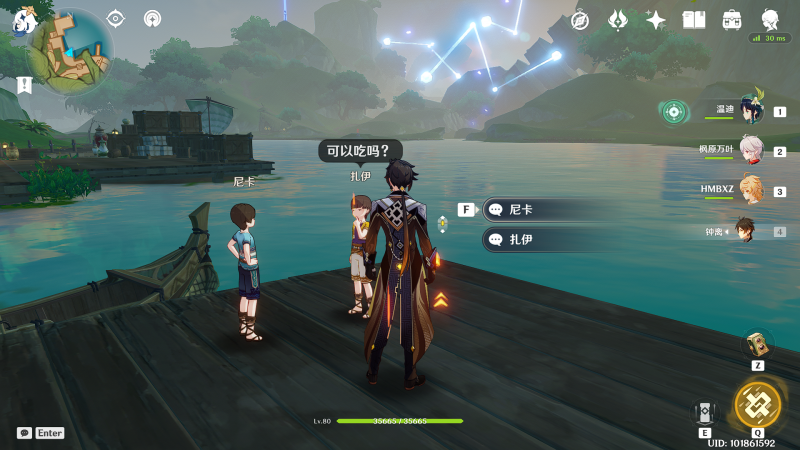This screenshot has width=800, height=450.
Task: Open the Adventurer Handbook book icon
Action: [x=694, y=20]
